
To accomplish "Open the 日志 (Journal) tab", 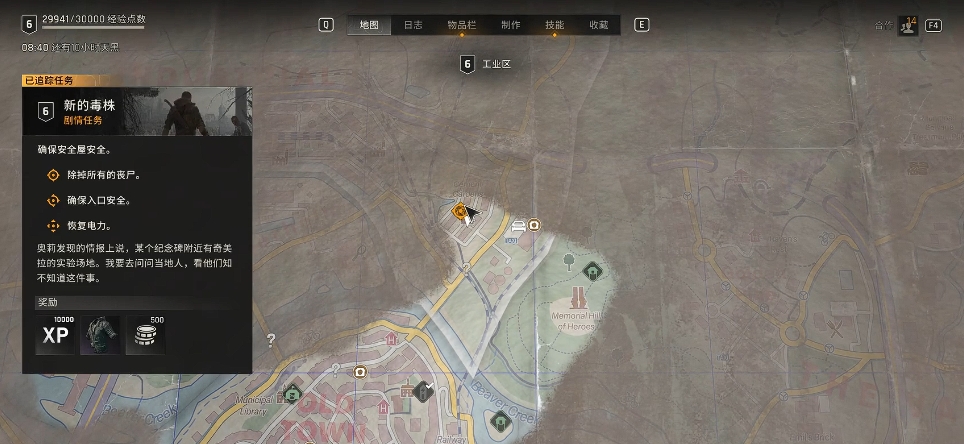I will 413,25.
